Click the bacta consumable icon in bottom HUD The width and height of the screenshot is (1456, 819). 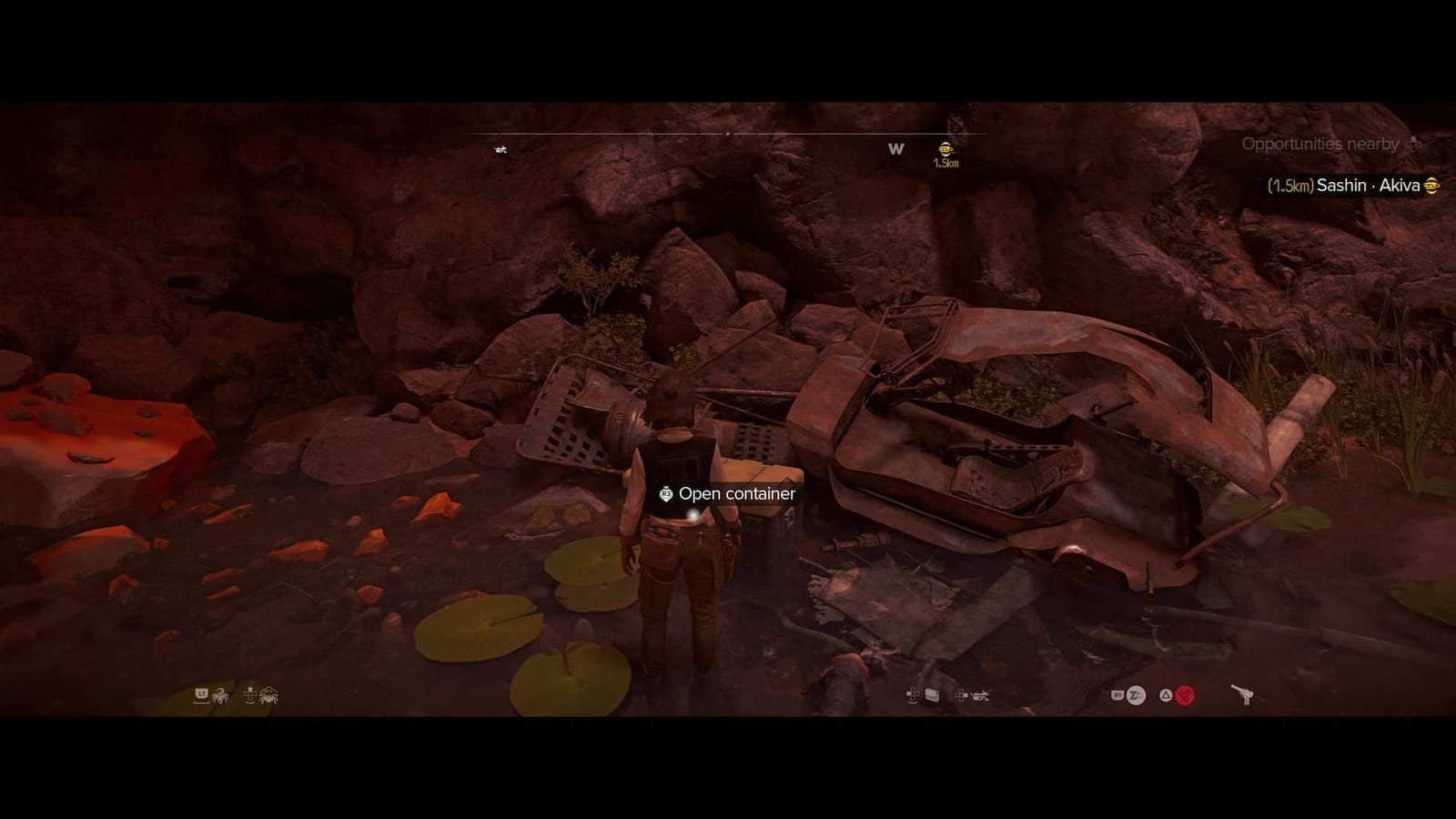[x=931, y=693]
